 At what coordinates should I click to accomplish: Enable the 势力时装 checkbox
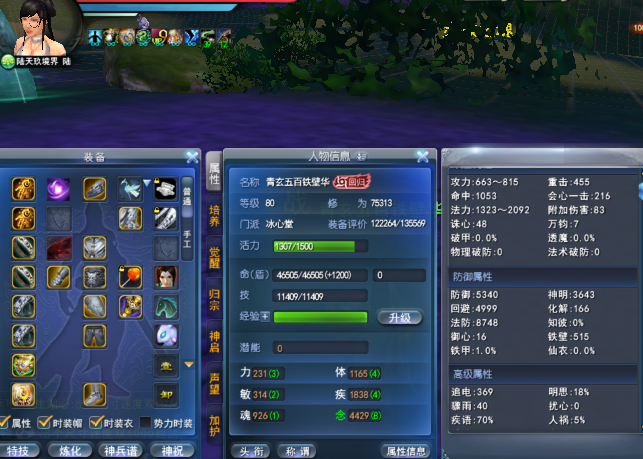145,422
